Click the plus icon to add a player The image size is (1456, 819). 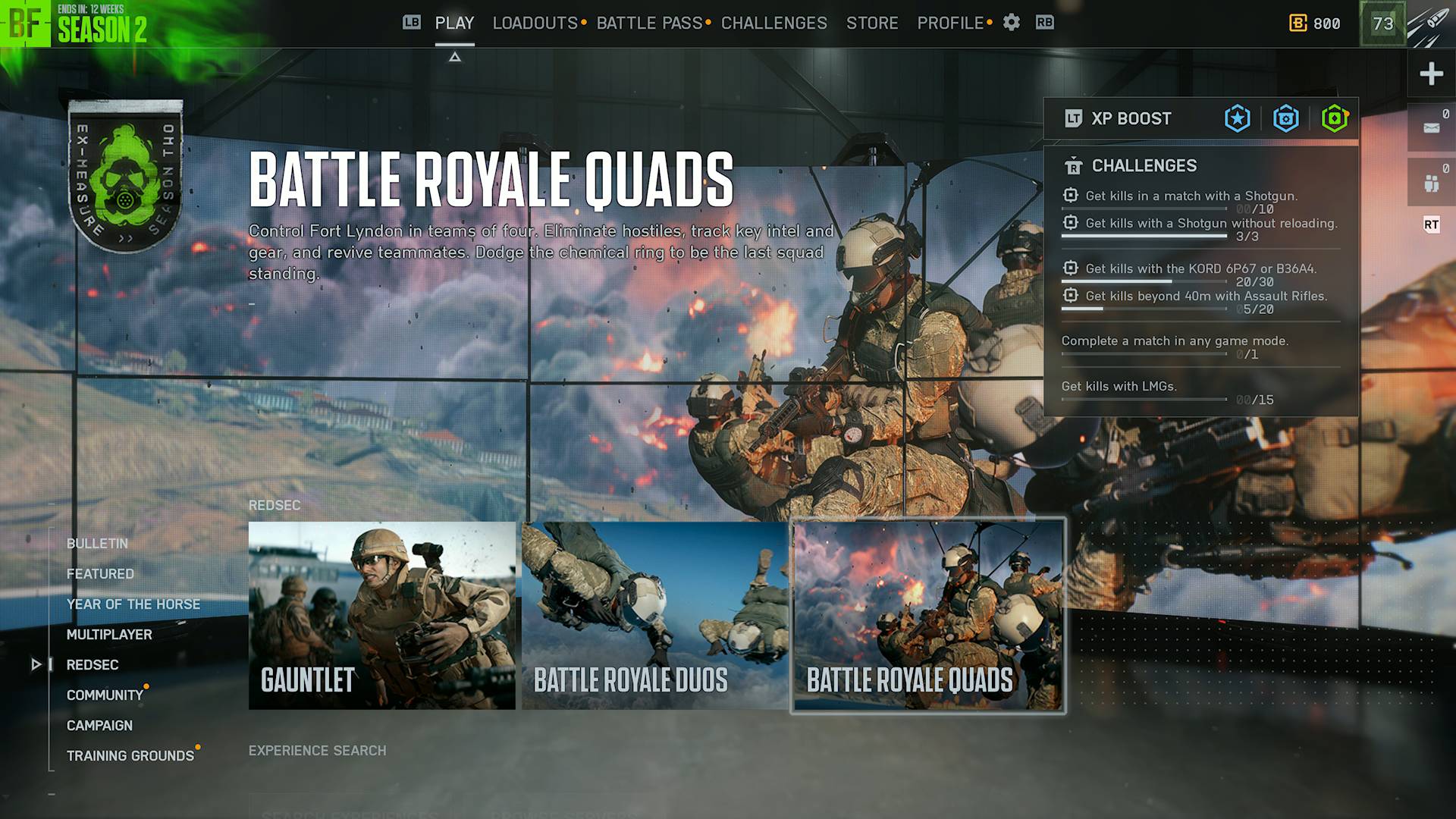1432,74
